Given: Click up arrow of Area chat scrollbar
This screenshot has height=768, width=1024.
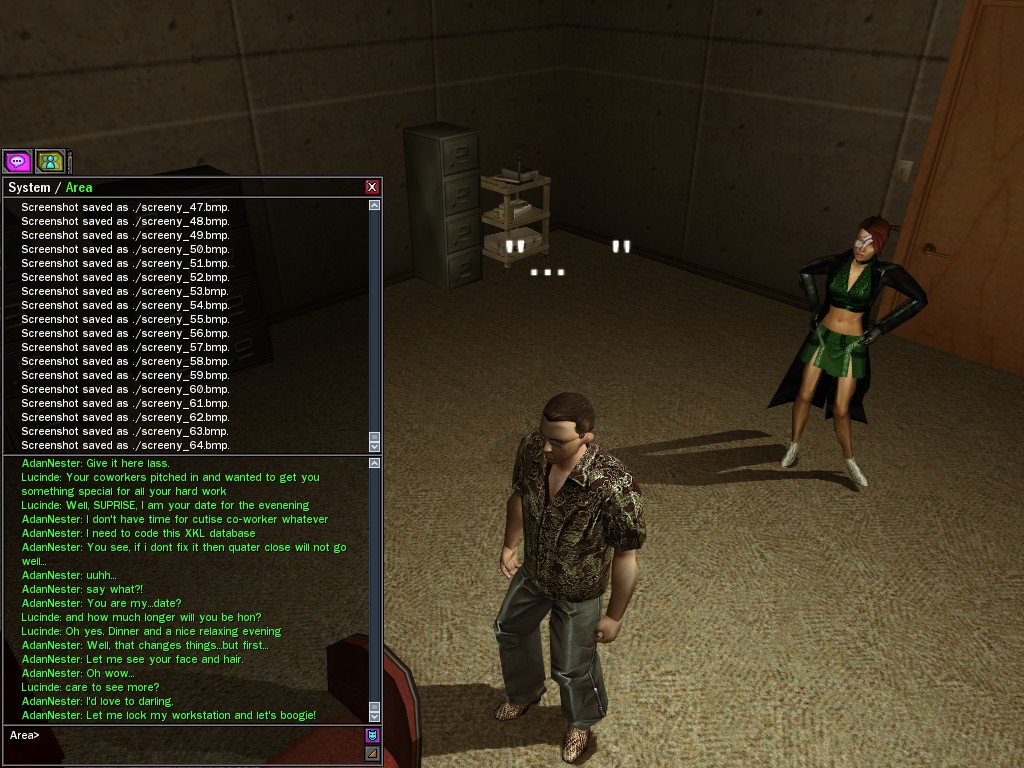Looking at the screenshot, I should pos(375,463).
